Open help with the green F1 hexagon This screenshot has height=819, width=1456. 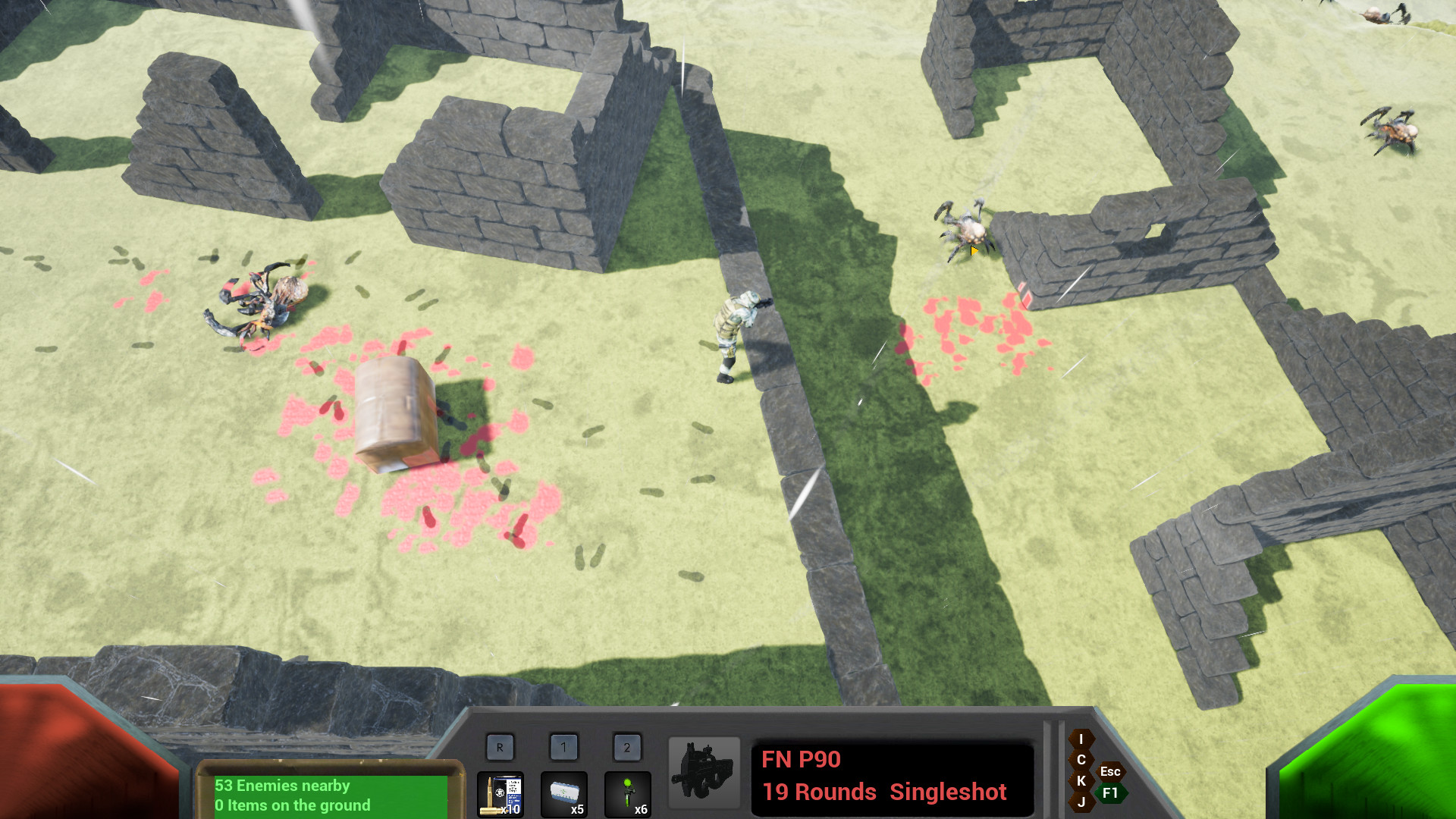coord(1110,793)
